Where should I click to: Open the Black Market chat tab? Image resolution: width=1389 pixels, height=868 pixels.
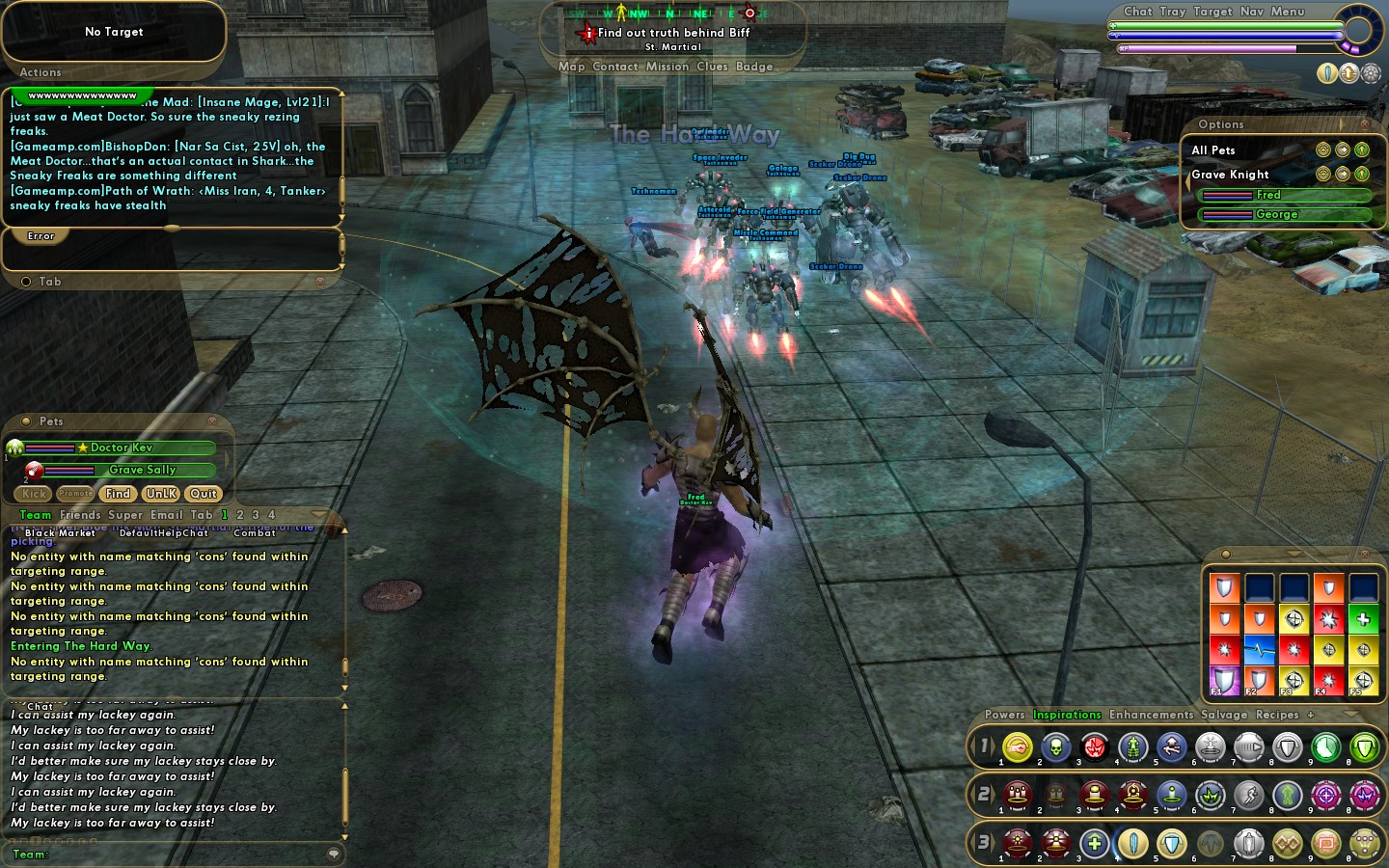(x=60, y=532)
